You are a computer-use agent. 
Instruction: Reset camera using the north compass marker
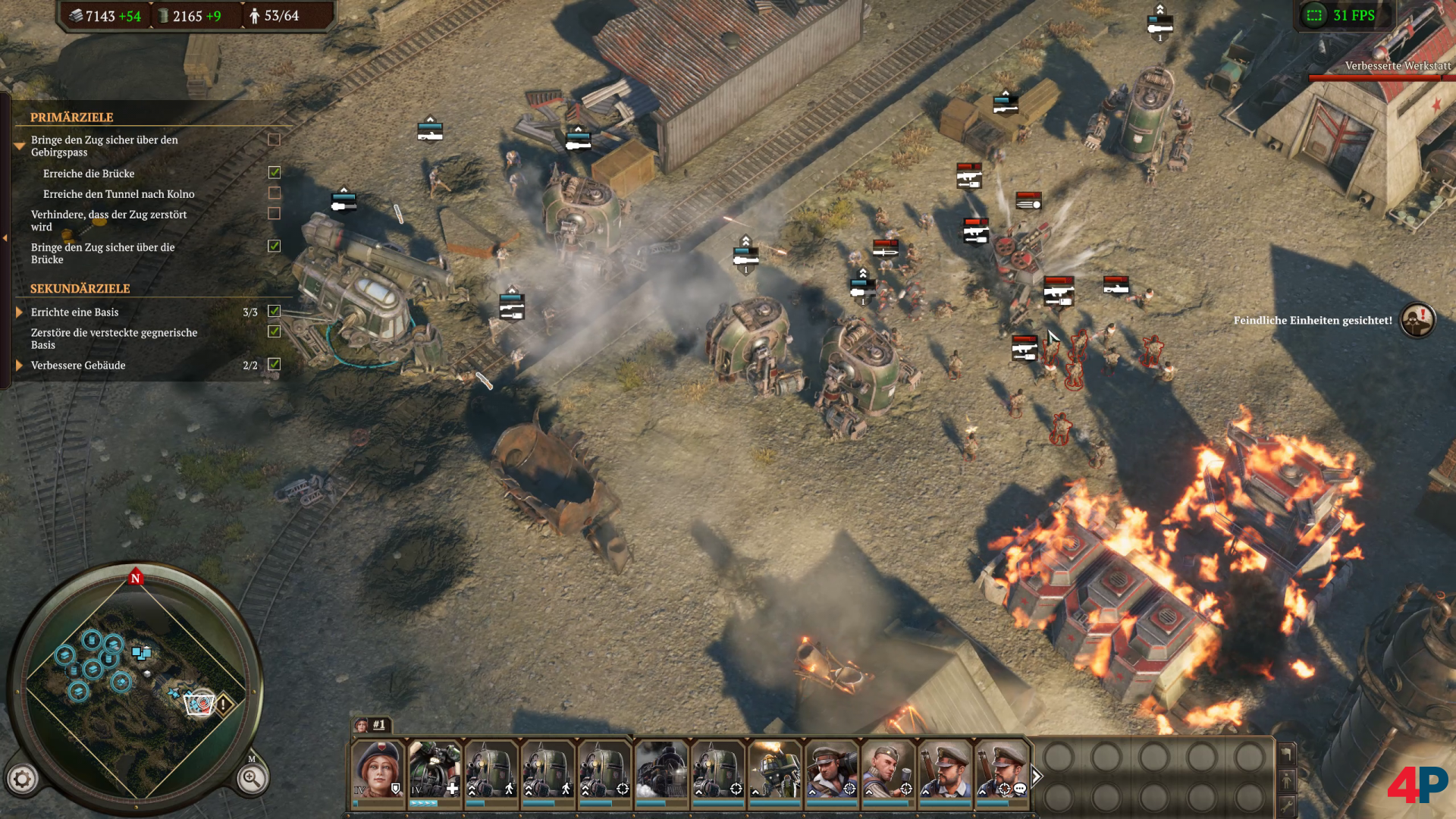[x=136, y=578]
